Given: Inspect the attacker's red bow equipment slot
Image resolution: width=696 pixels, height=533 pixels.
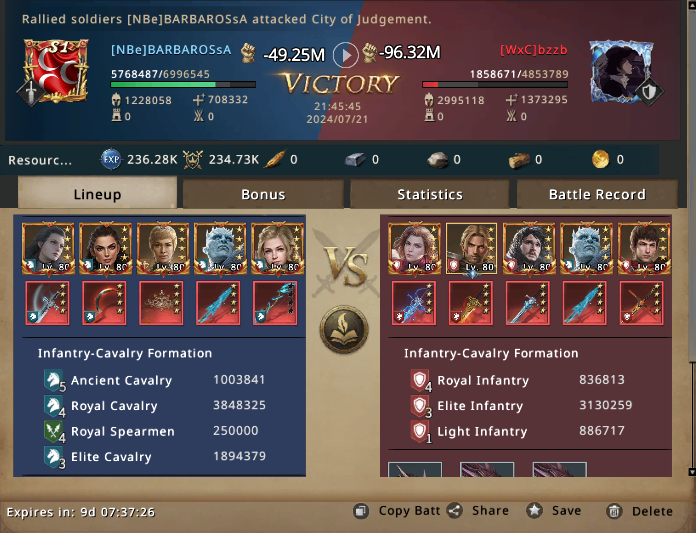Looking at the screenshot, I should click(x=105, y=303).
